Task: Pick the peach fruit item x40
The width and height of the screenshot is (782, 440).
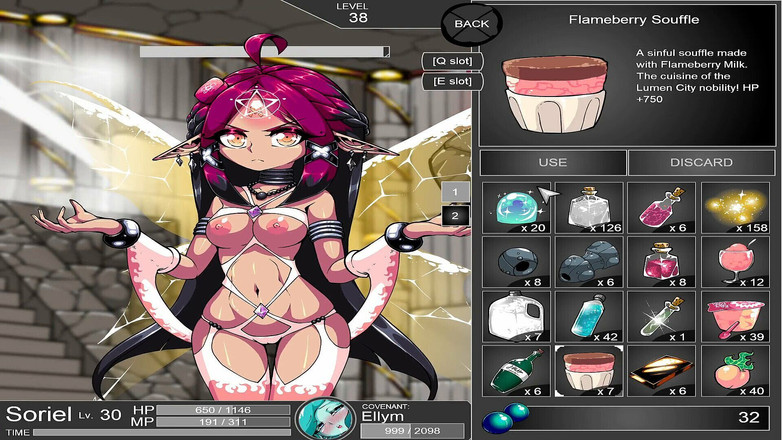Action: 735,370
